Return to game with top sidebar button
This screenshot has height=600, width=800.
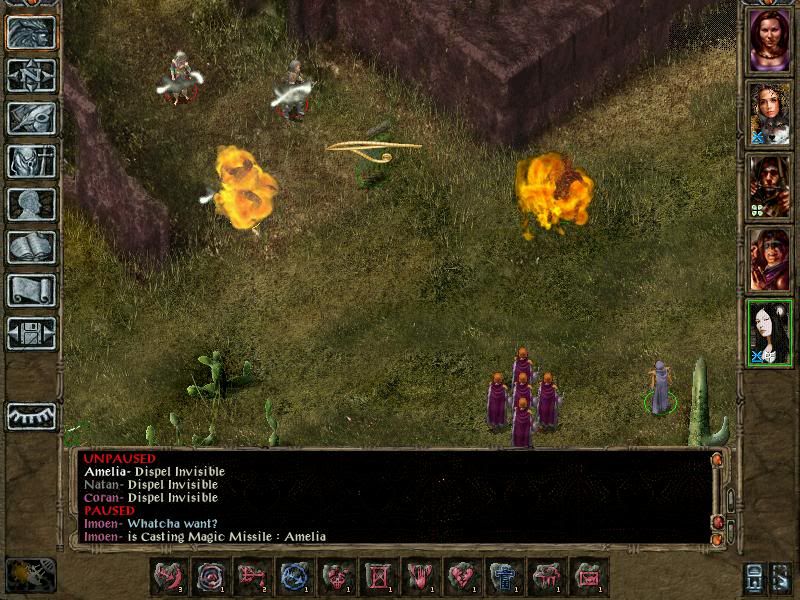tap(31, 32)
